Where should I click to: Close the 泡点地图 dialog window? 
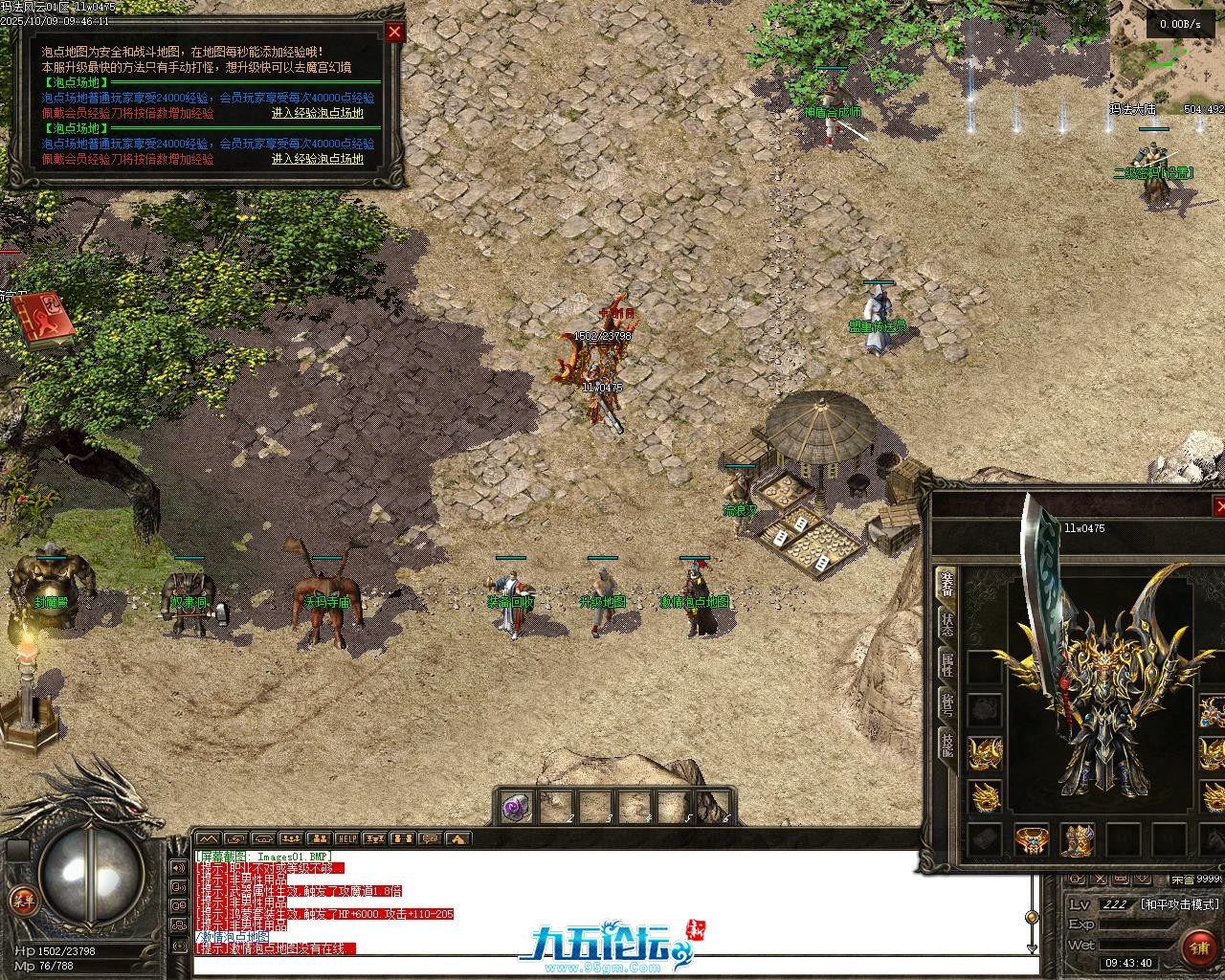(394, 32)
